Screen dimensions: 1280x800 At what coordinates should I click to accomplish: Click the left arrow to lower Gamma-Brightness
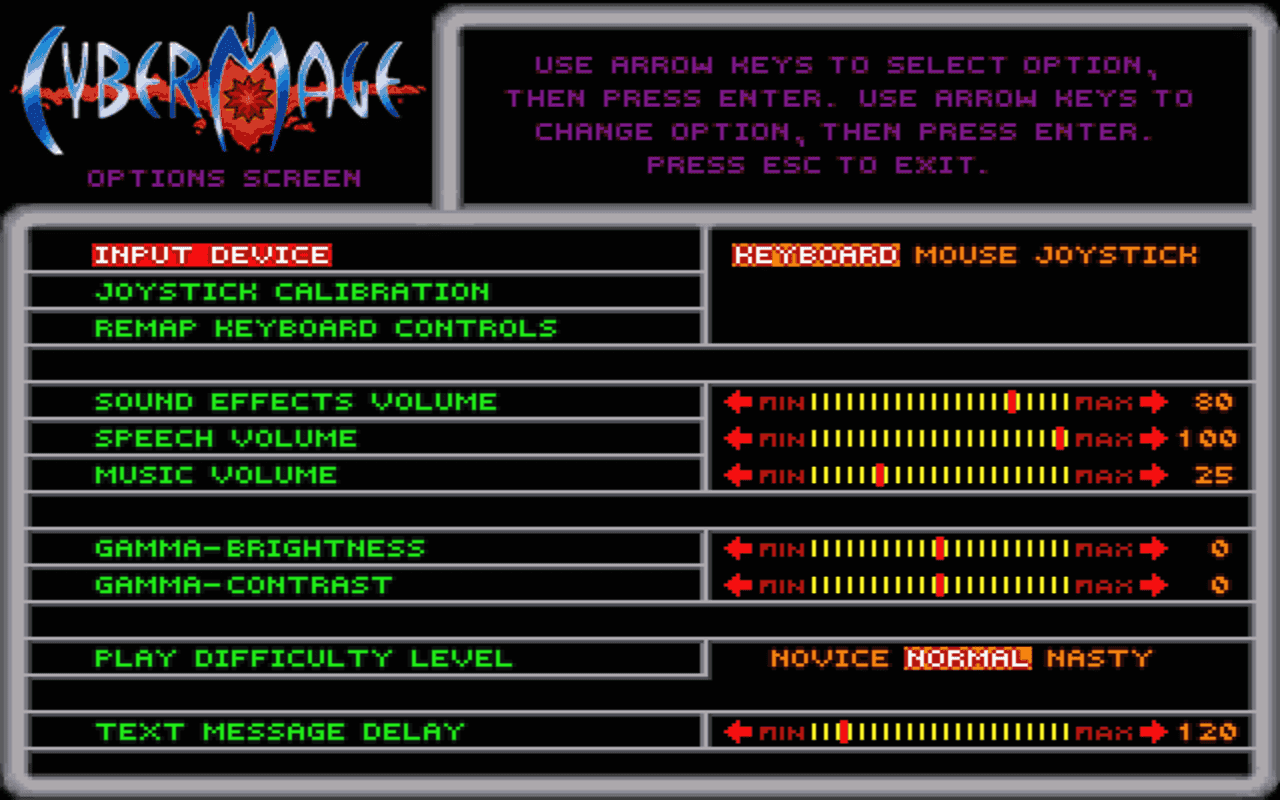point(737,548)
